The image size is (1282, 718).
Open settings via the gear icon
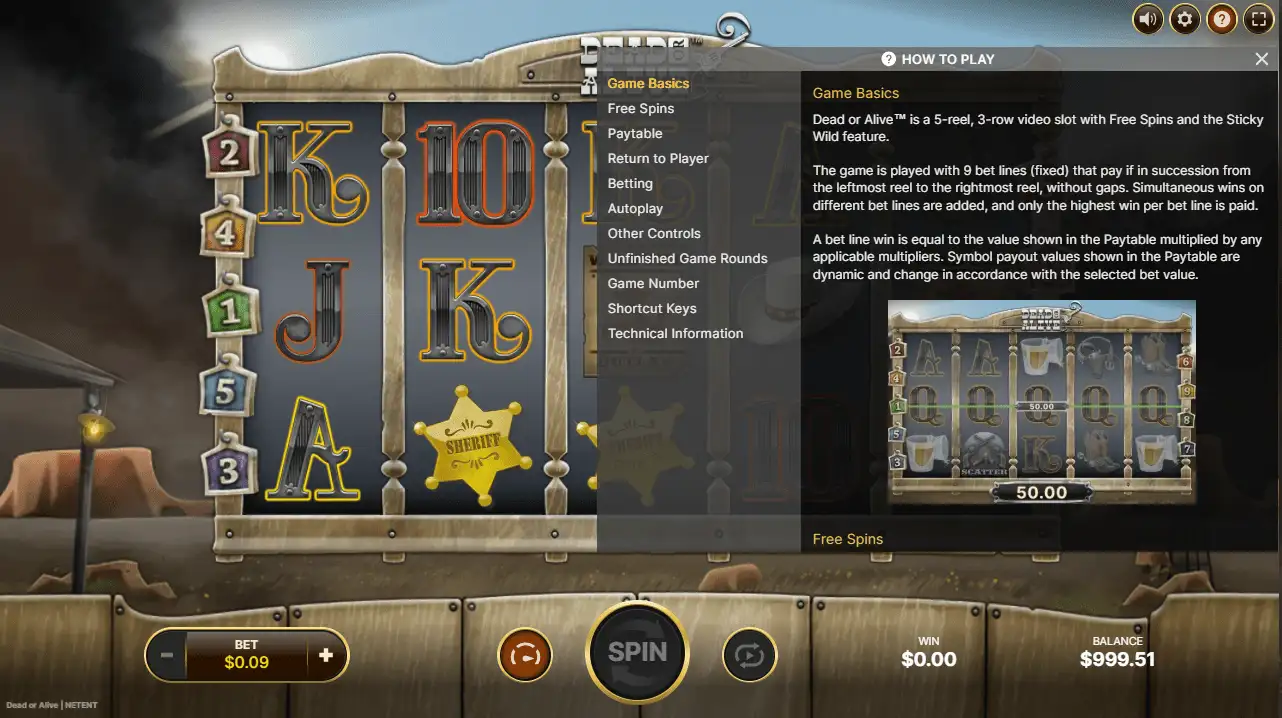click(x=1184, y=19)
